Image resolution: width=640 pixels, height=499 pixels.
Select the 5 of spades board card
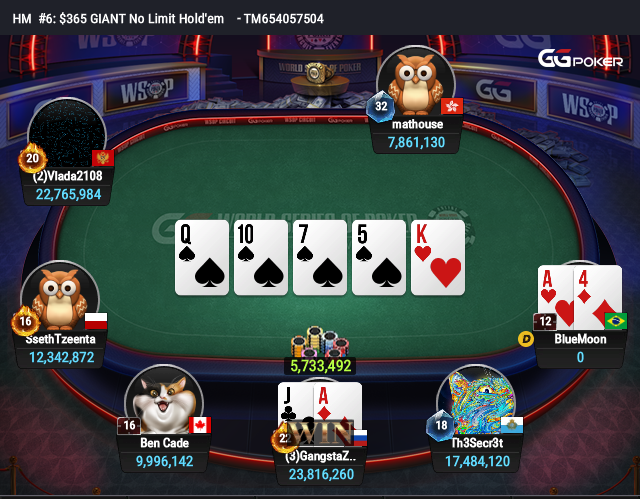[x=378, y=257]
